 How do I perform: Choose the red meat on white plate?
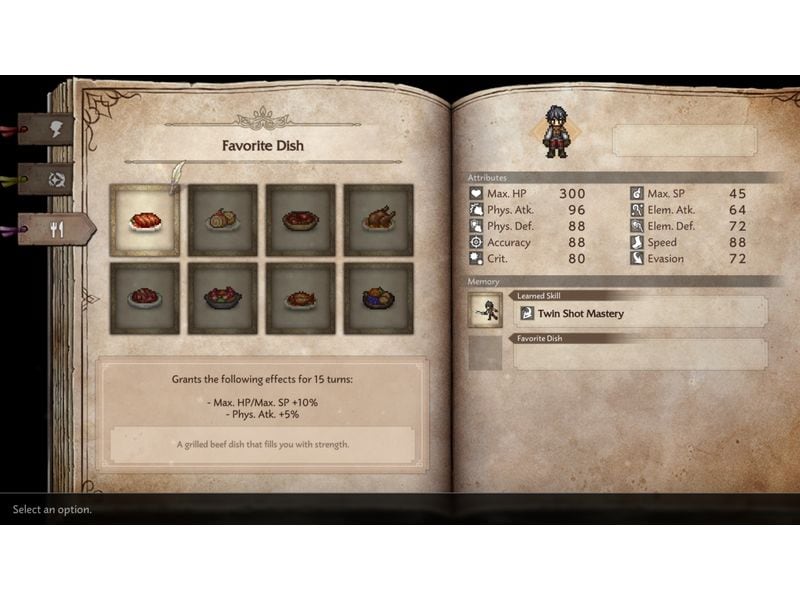145,298
